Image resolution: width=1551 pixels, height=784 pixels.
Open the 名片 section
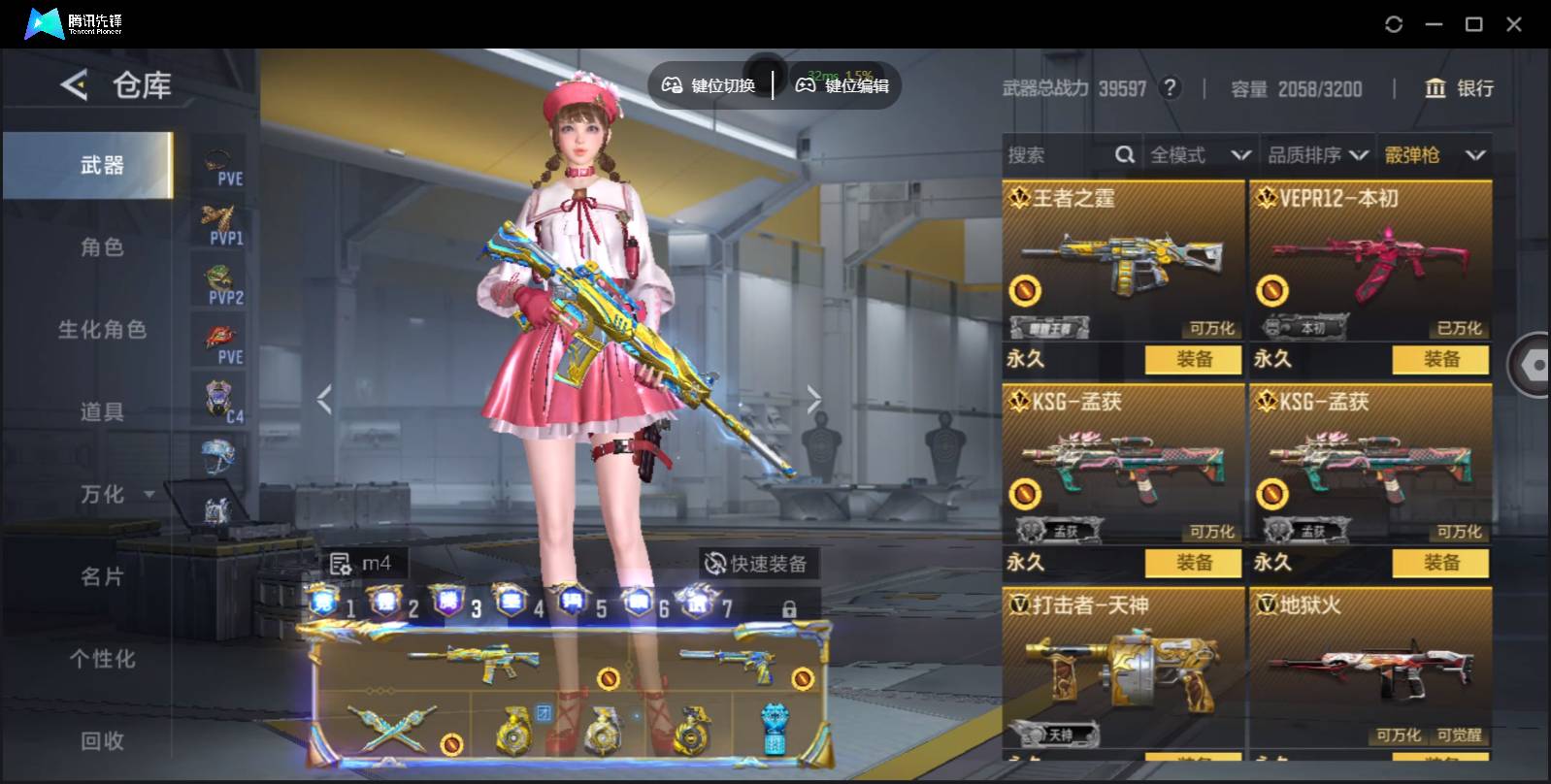click(102, 577)
